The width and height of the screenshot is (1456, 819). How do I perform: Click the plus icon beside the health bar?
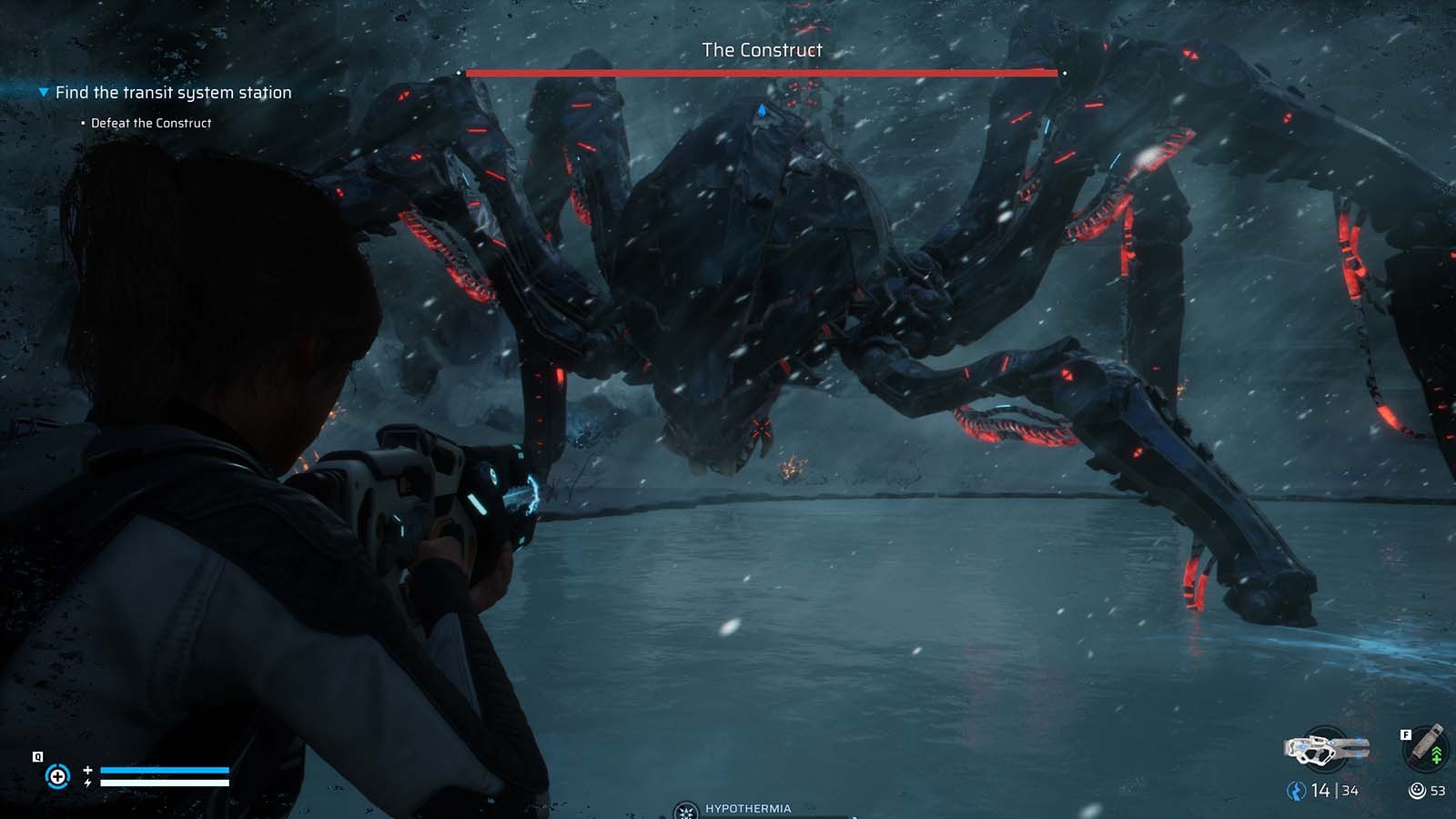click(87, 770)
